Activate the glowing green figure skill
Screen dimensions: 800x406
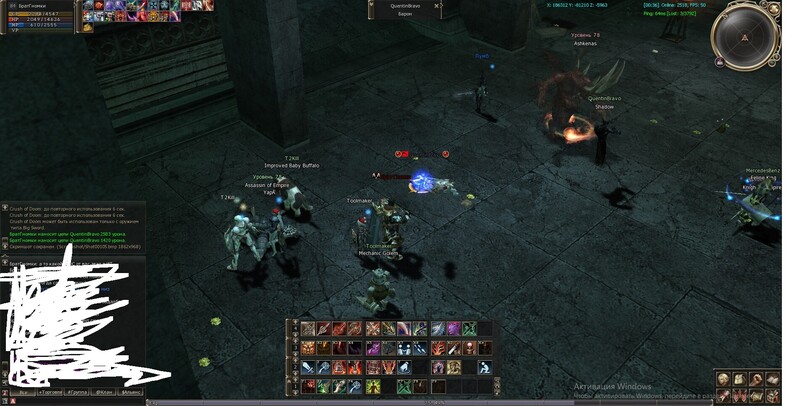click(x=372, y=386)
